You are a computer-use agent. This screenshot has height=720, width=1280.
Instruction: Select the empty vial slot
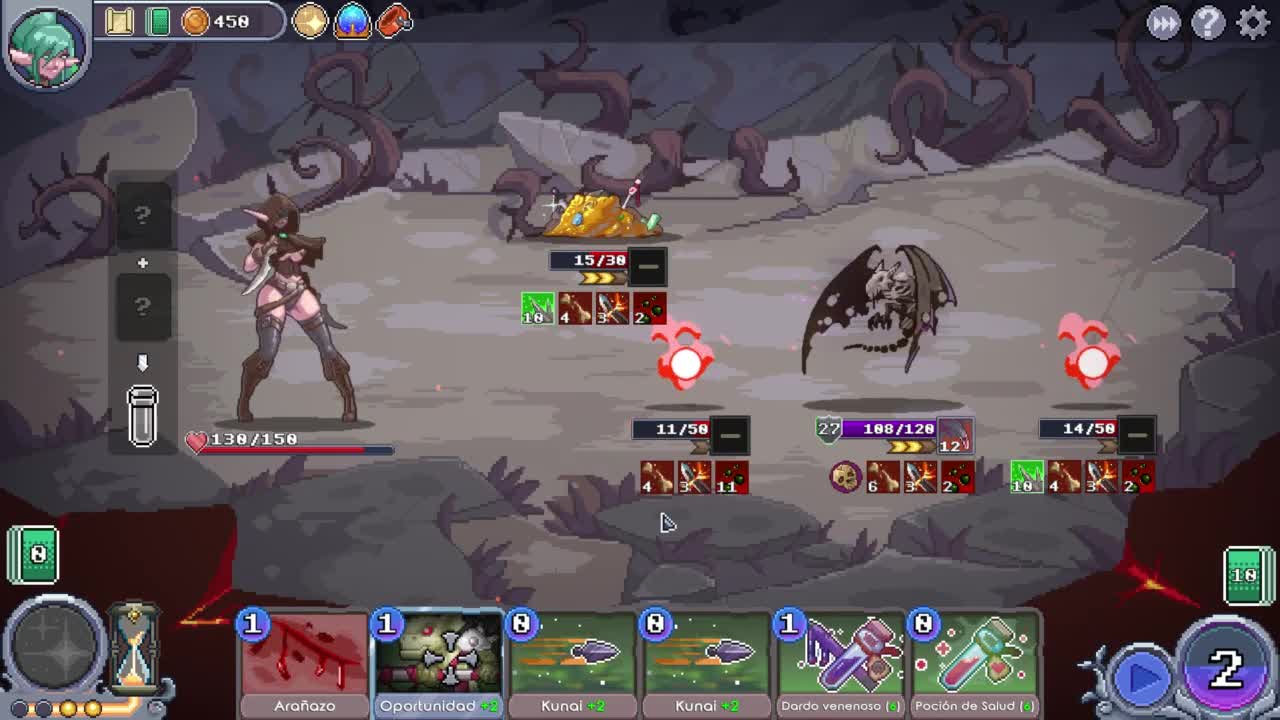coord(142,414)
